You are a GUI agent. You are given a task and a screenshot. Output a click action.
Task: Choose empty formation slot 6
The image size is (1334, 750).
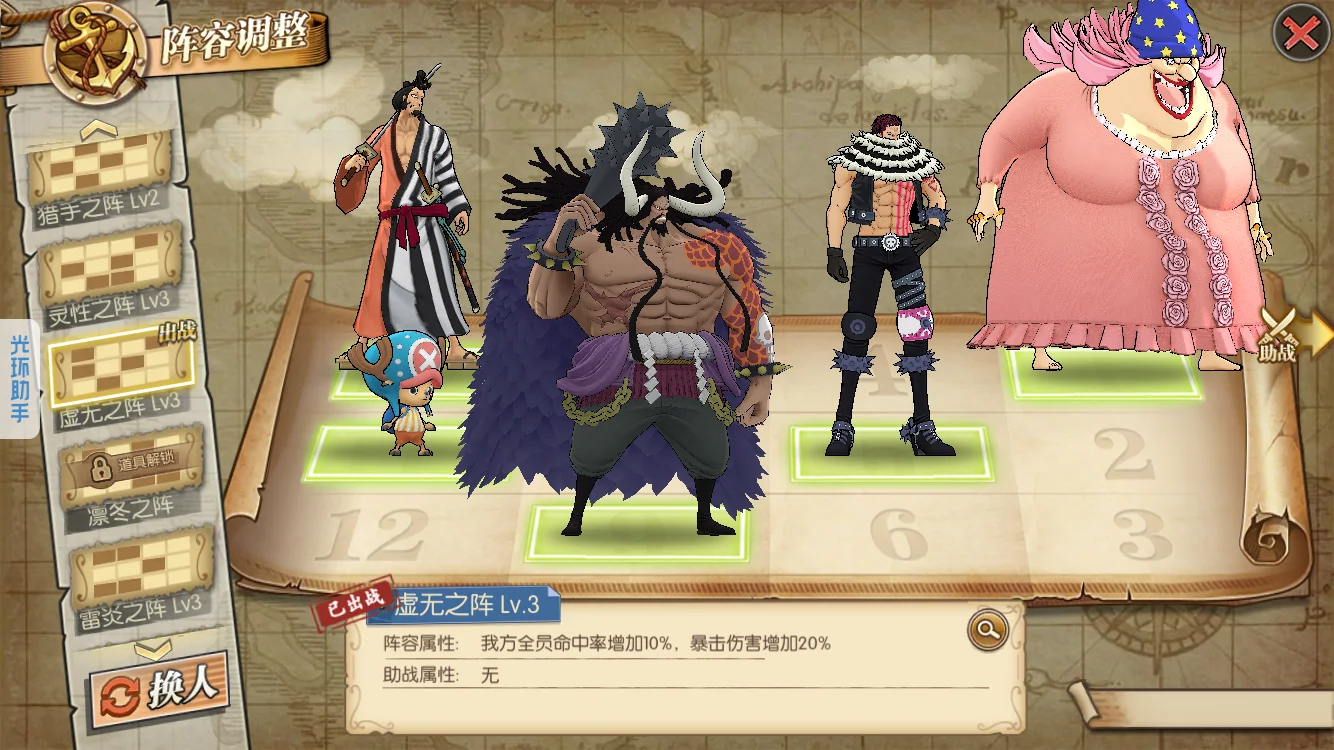click(x=897, y=535)
